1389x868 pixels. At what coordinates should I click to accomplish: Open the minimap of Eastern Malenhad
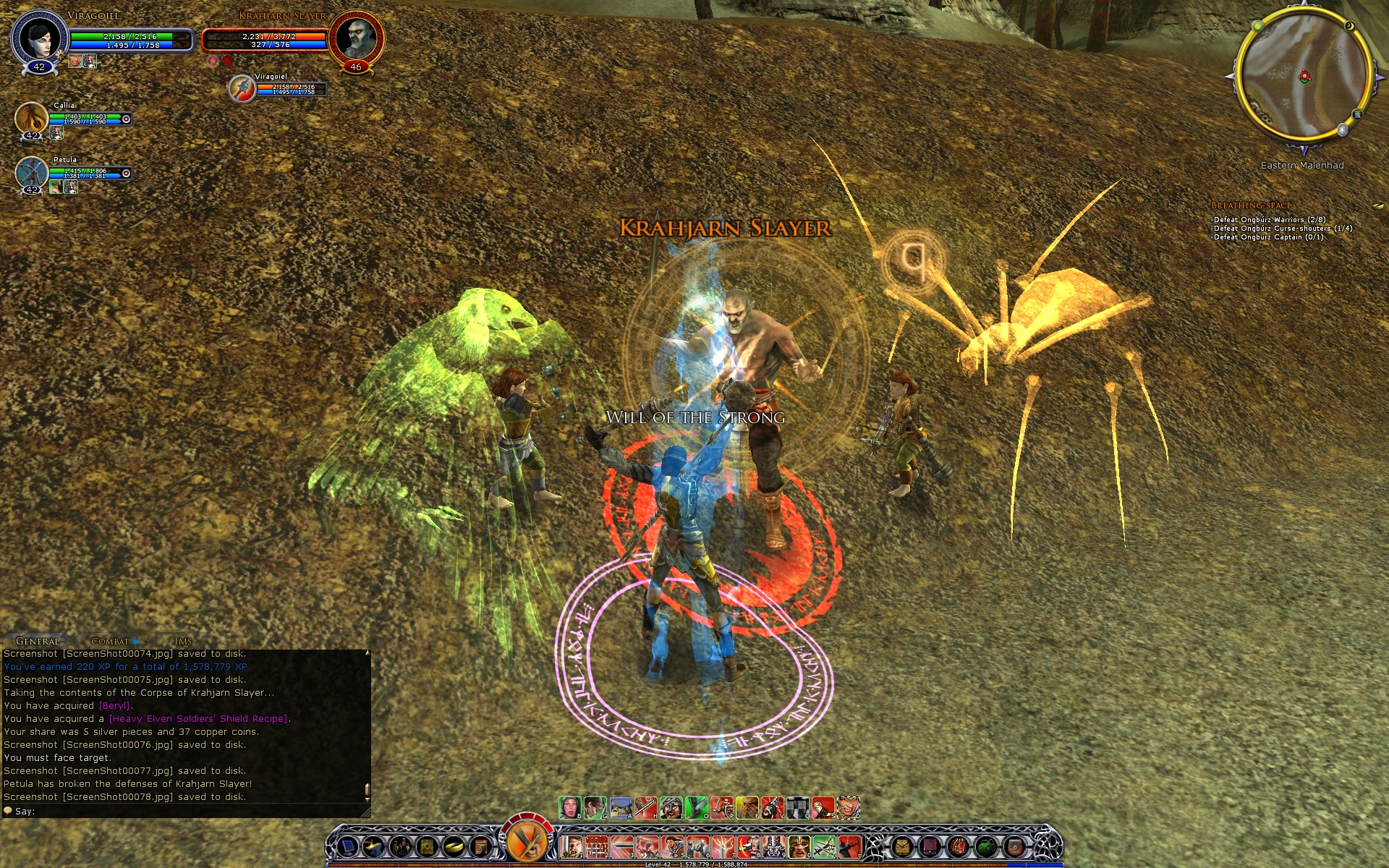coord(1303,75)
